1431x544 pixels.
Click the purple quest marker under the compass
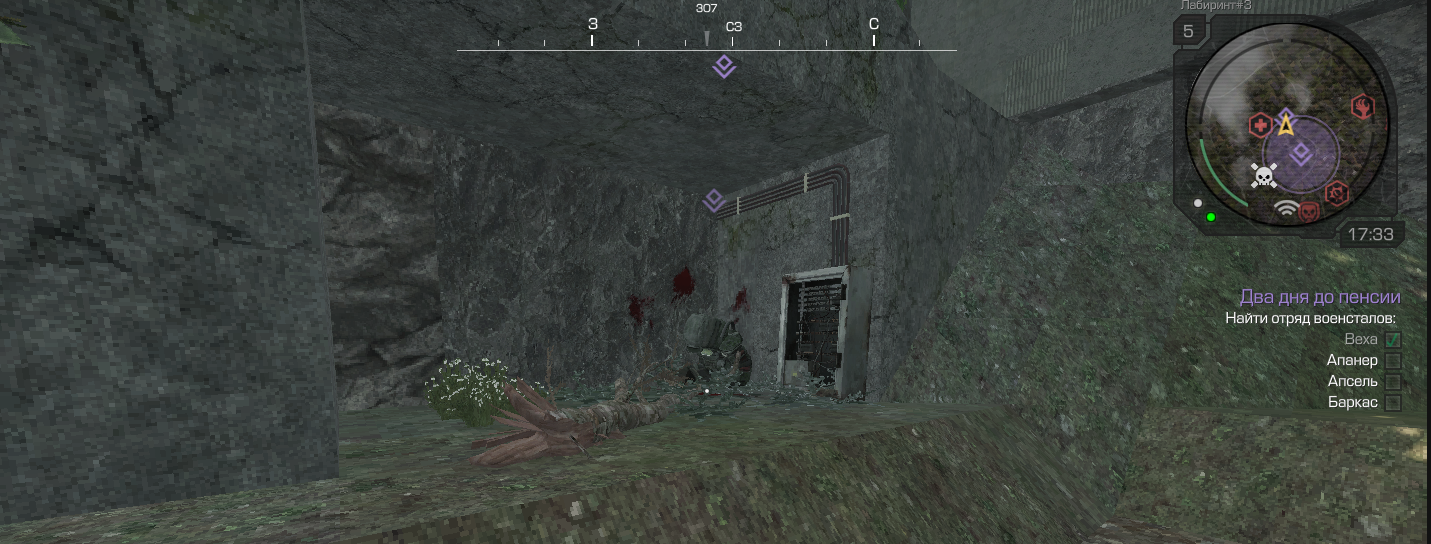click(x=724, y=67)
